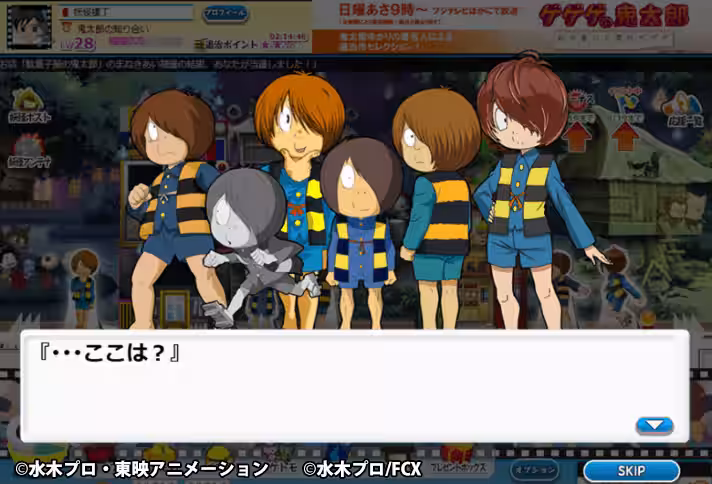The image size is (712, 484).
Task: Open the present box icon
Action: click(461, 464)
